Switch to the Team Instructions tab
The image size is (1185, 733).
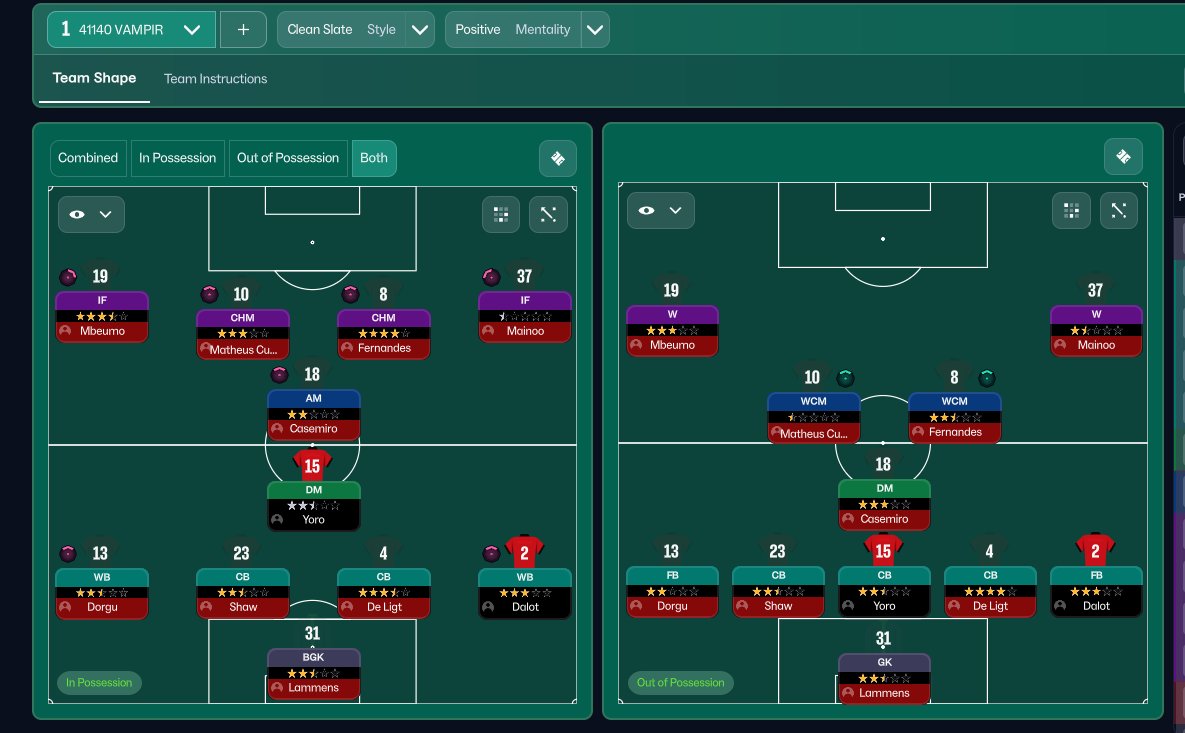click(215, 79)
